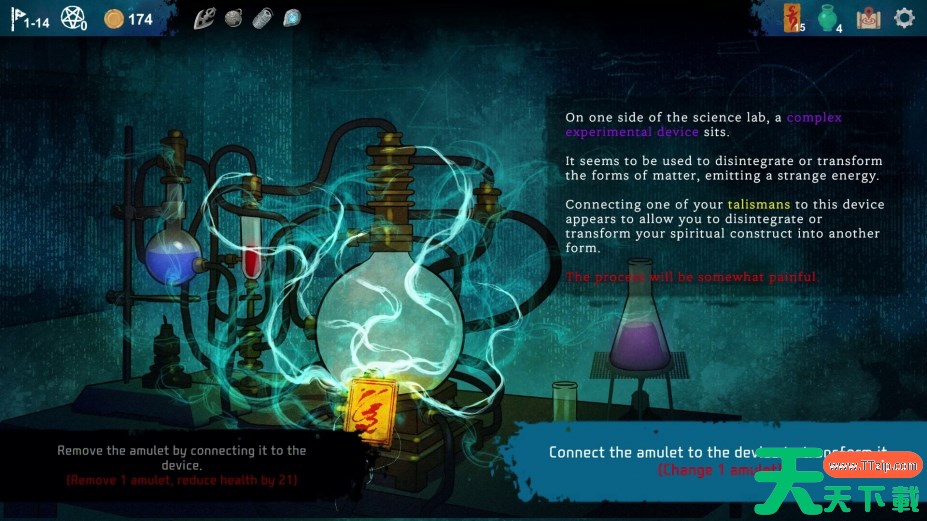Inspect the anchor-shaped relic
927x521 pixels.
[x=204, y=18]
